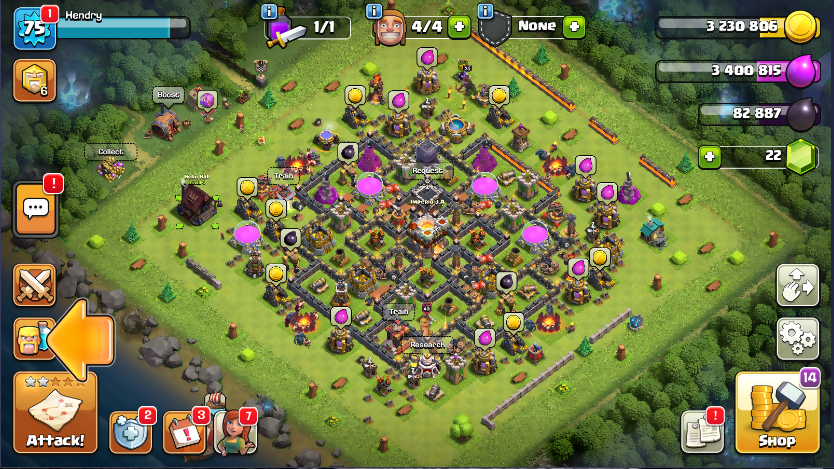Show info for the laboratory sword counter
This screenshot has width=834, height=469.
[268, 11]
